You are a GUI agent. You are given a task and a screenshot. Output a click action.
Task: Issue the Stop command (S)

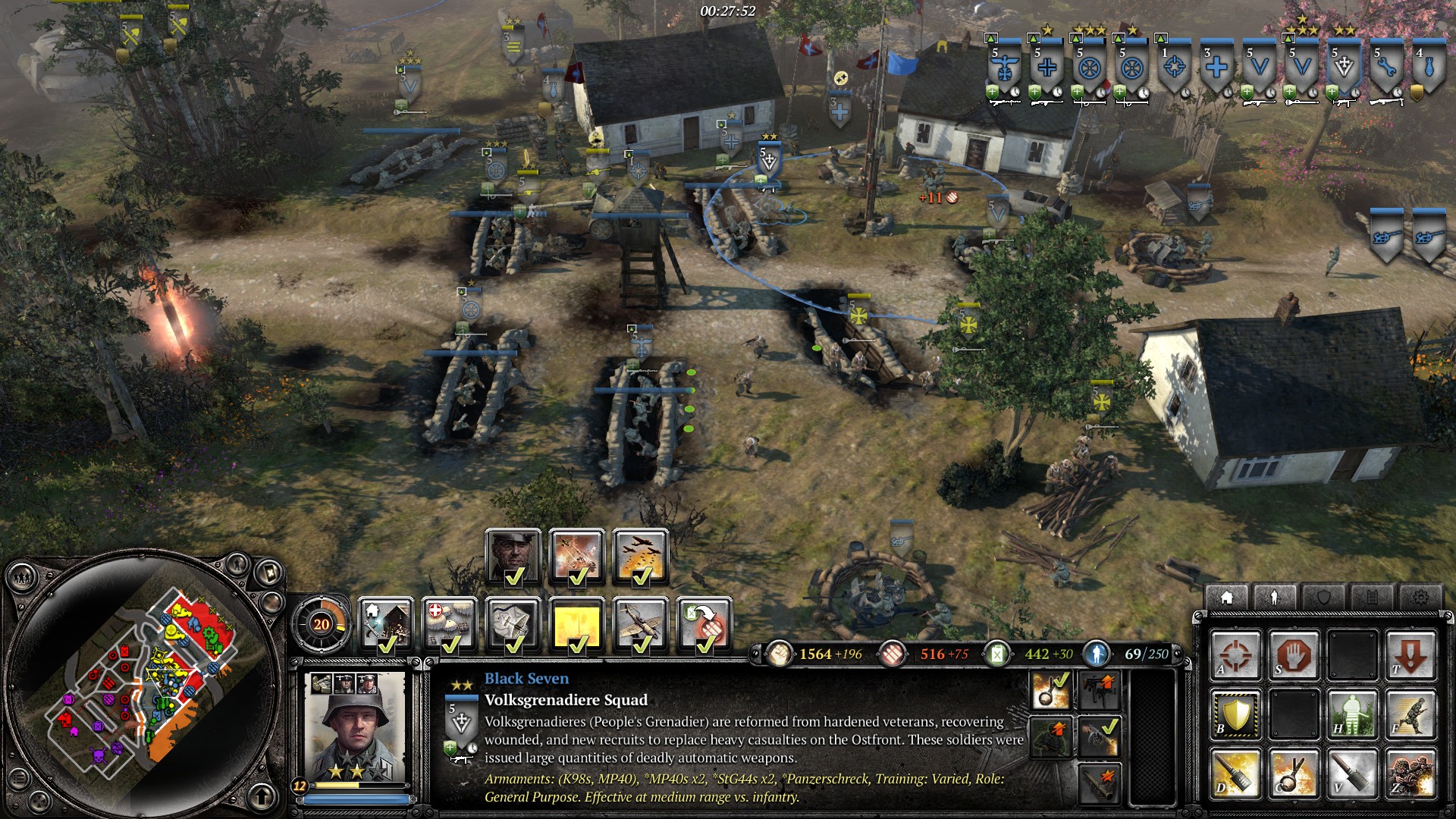[x=1294, y=655]
